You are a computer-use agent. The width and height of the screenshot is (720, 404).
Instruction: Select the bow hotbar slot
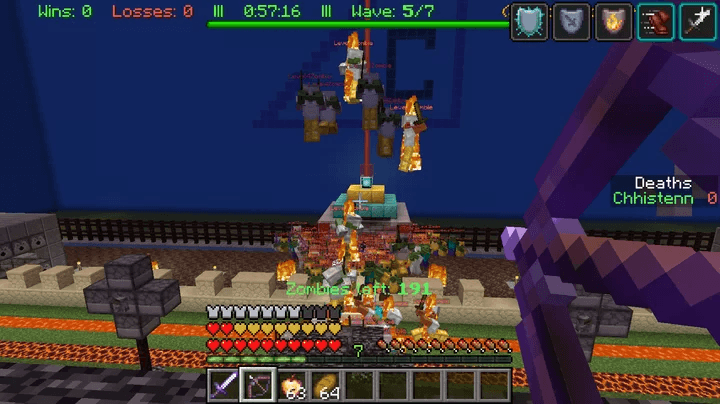click(258, 384)
